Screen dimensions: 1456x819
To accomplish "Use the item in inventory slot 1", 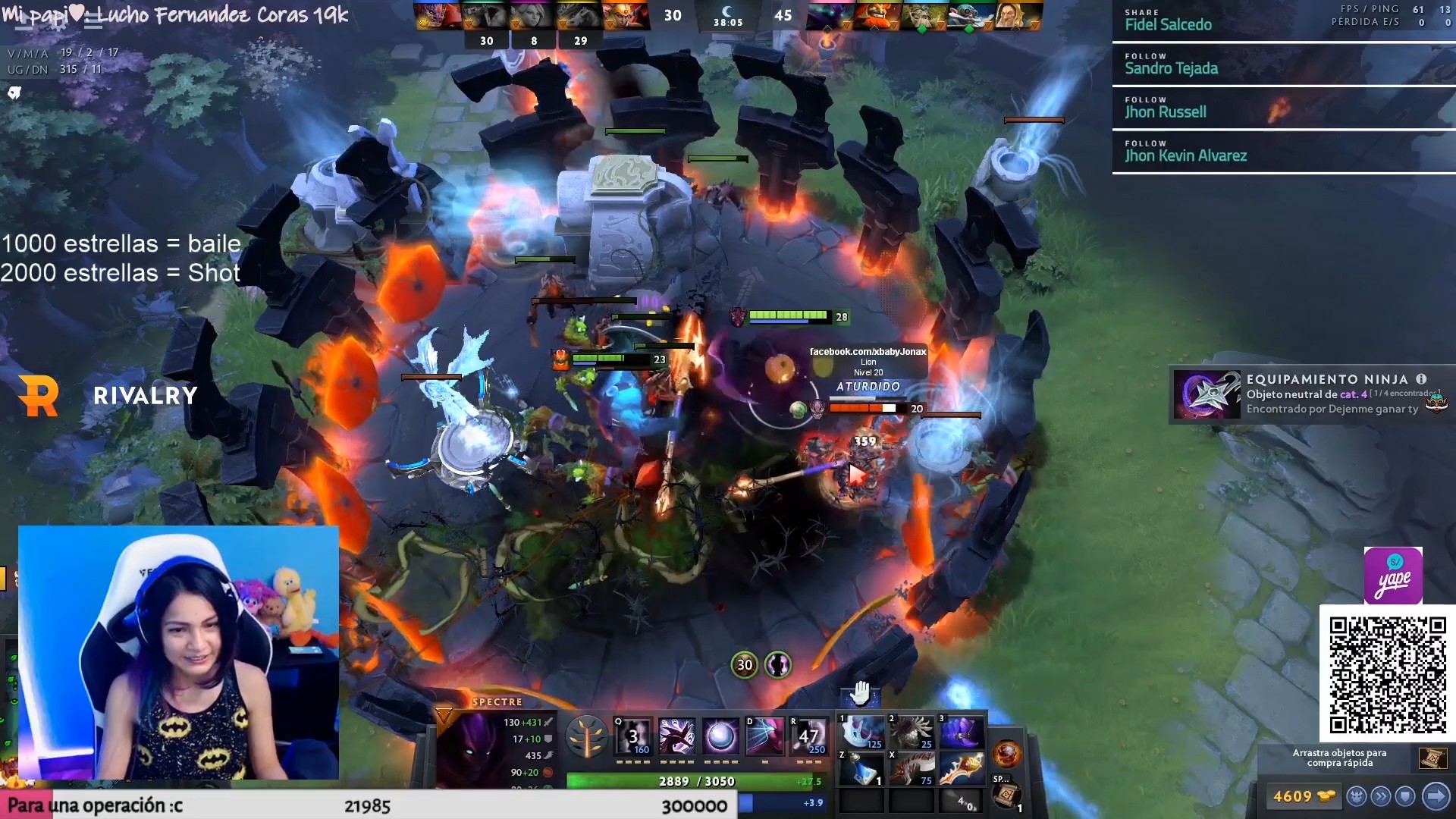I will point(861,733).
